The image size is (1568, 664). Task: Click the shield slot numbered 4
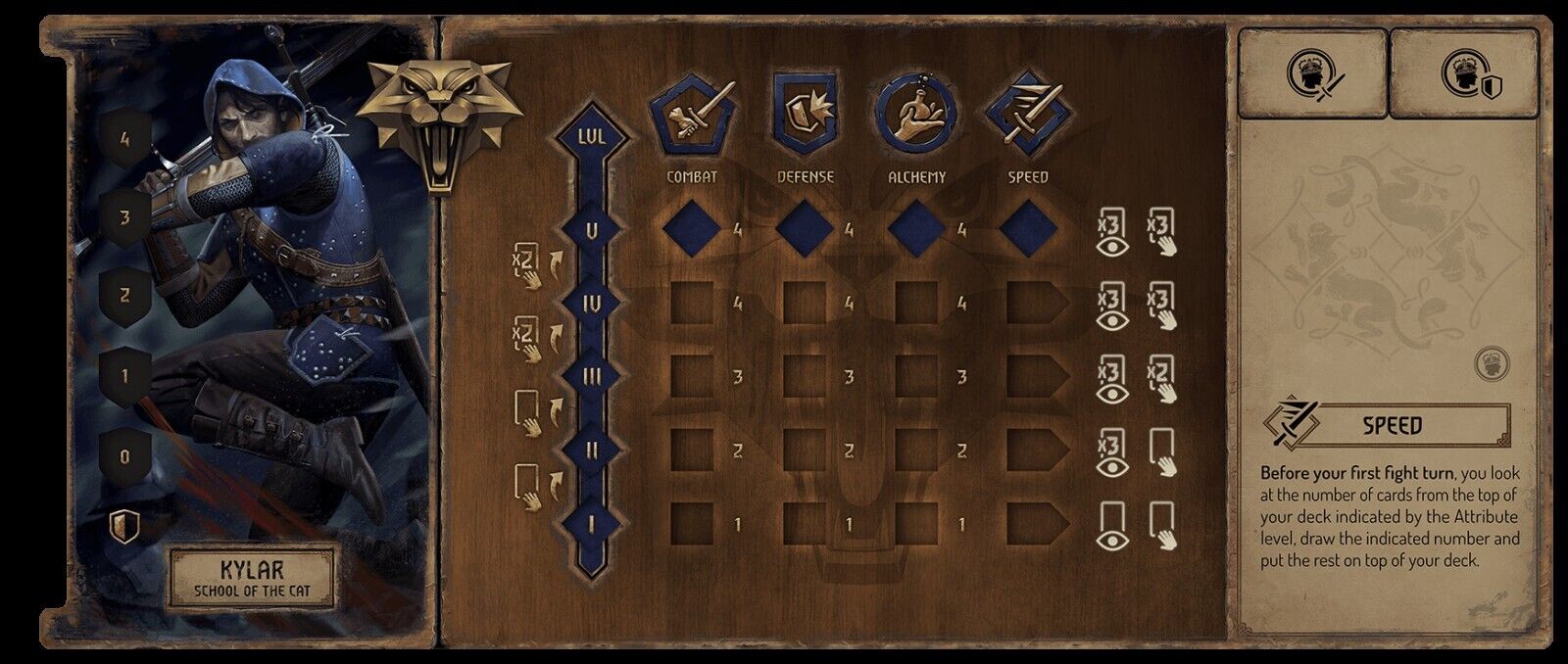[124, 141]
